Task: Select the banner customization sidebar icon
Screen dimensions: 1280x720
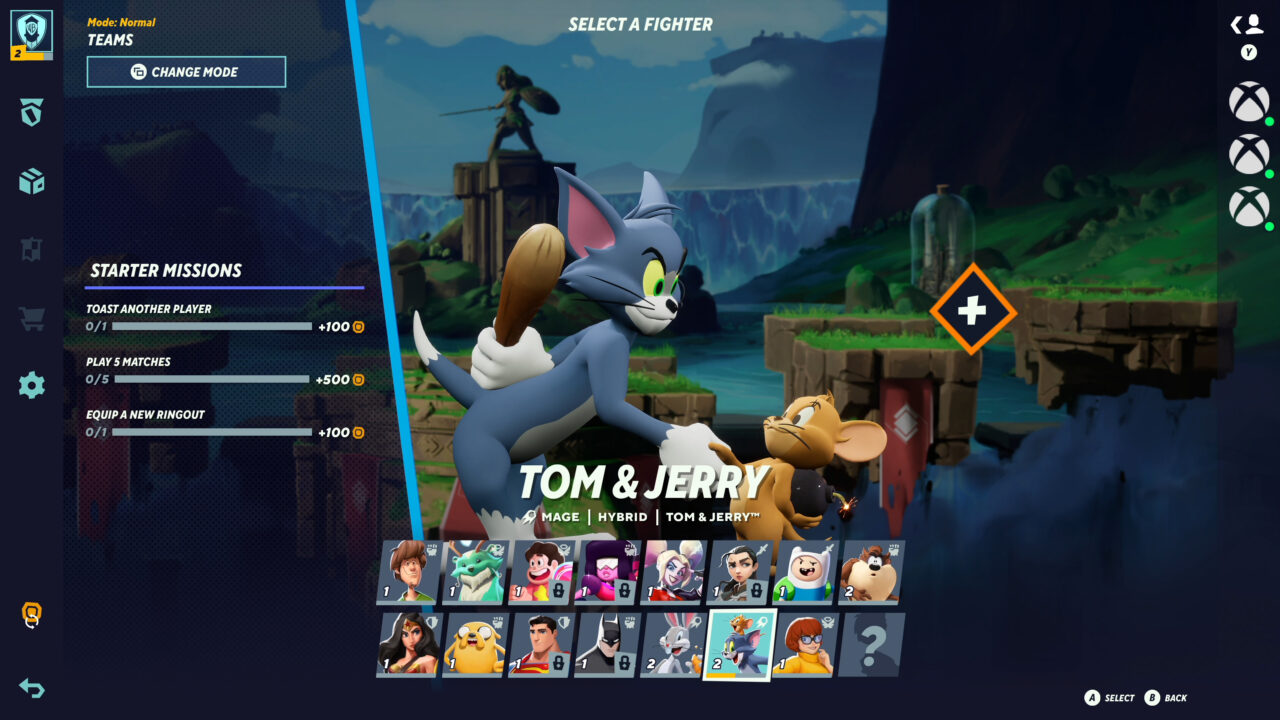Action: coord(30,250)
